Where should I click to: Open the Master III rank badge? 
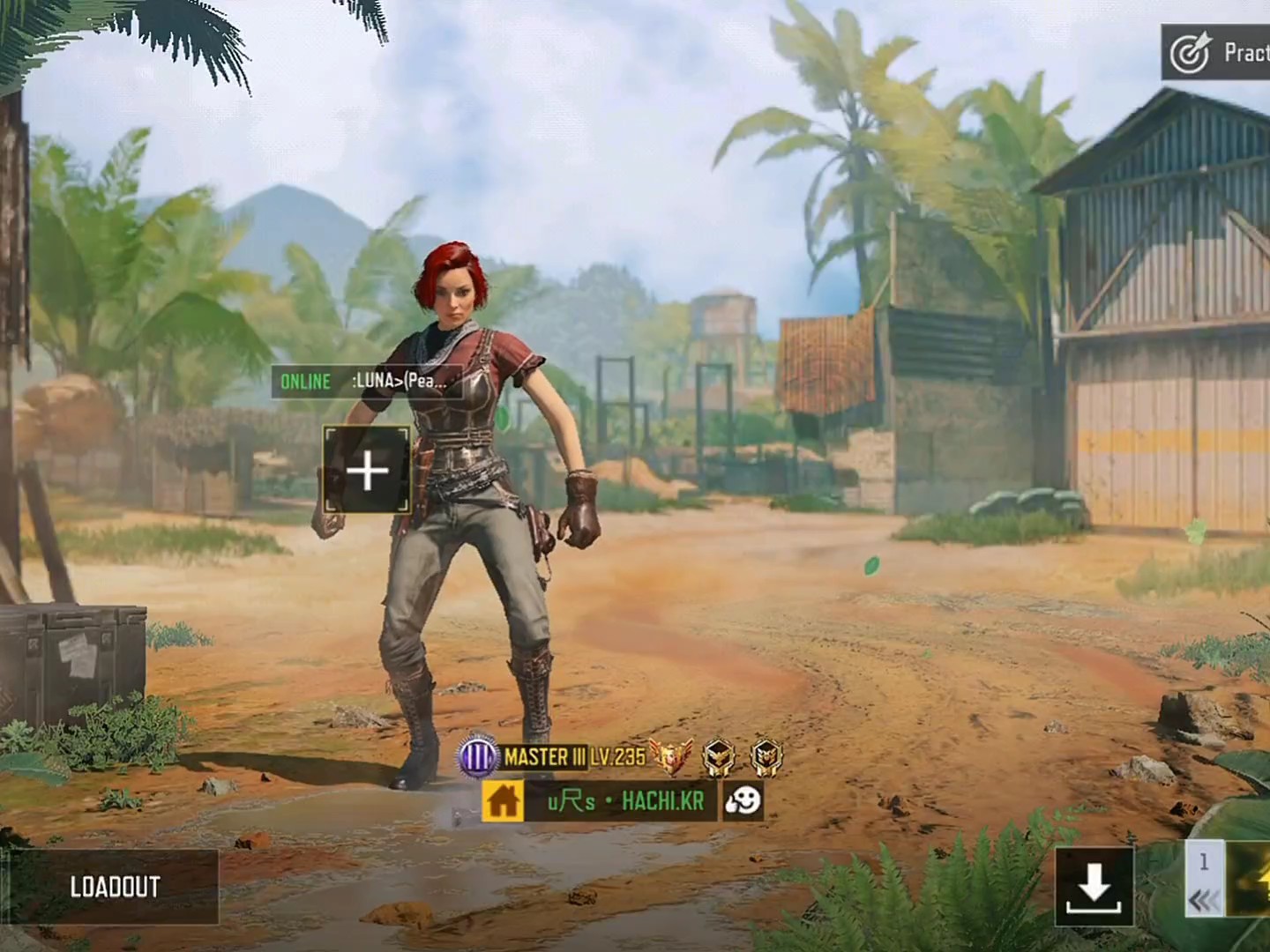(478, 757)
